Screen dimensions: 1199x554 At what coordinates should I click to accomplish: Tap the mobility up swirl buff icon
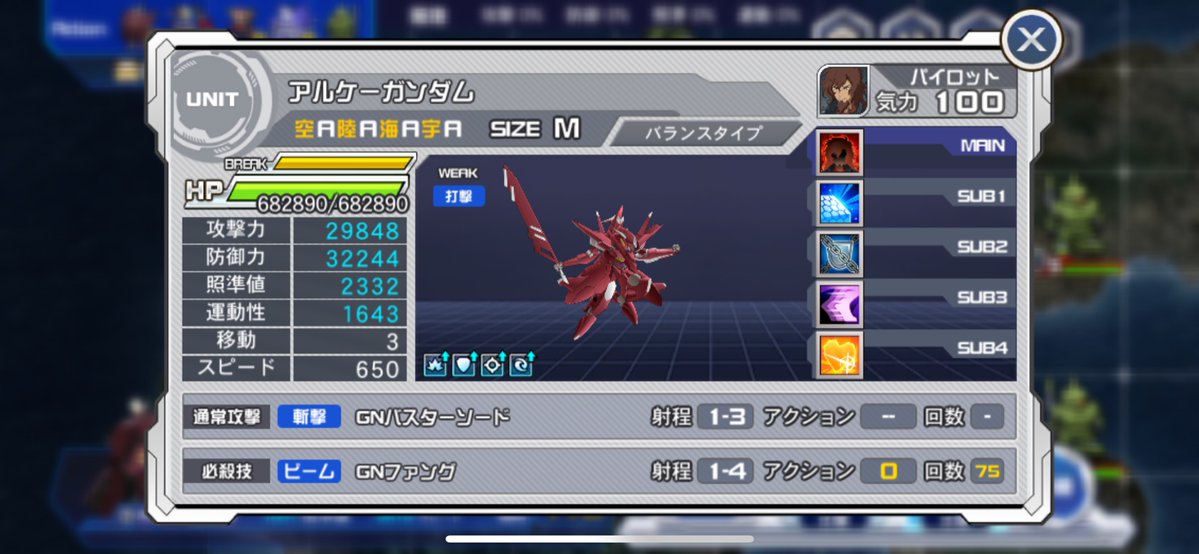521,365
